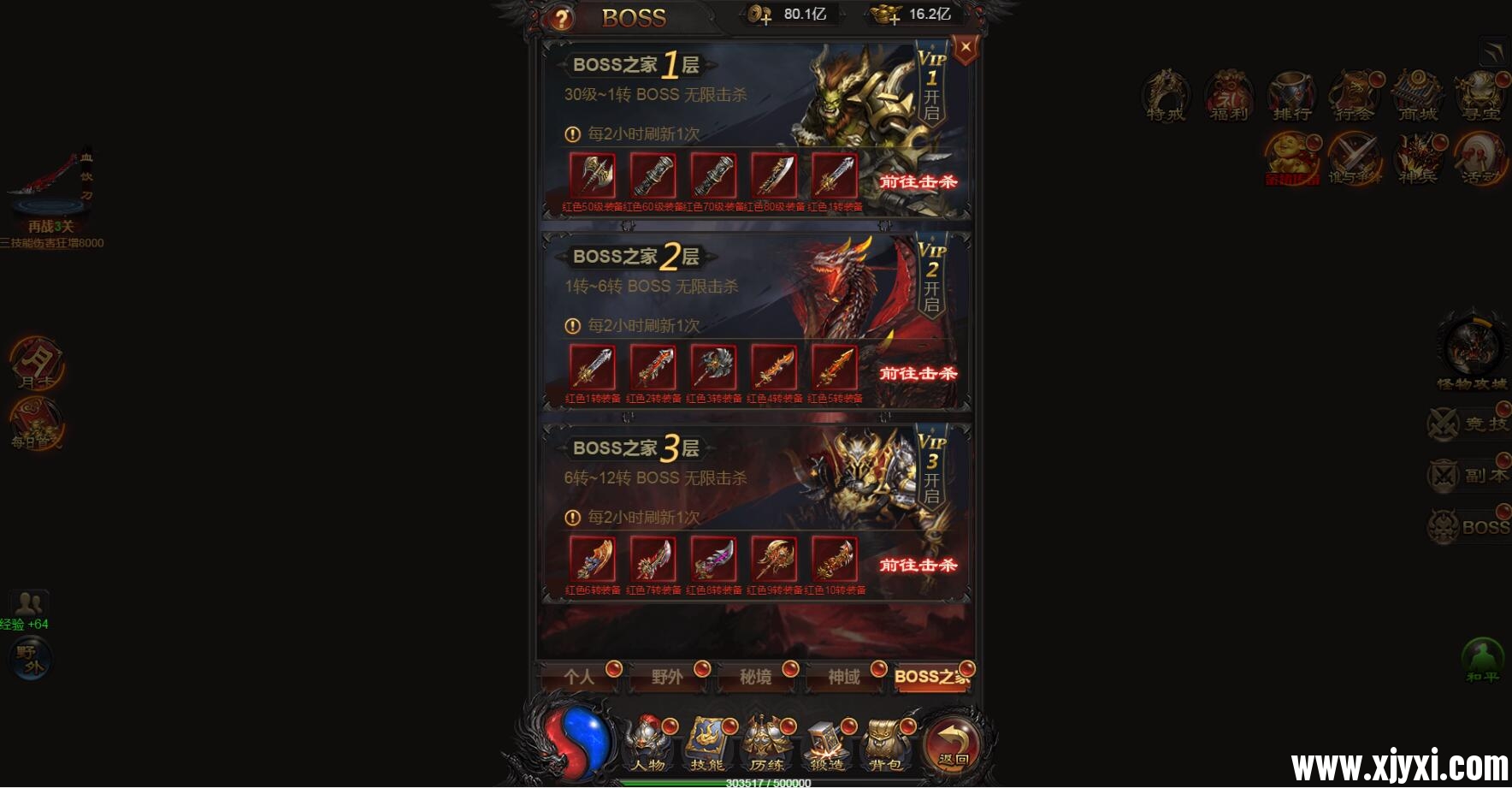This screenshot has width=1512, height=788.
Task: Switch to the 神域 tab
Action: (842, 677)
